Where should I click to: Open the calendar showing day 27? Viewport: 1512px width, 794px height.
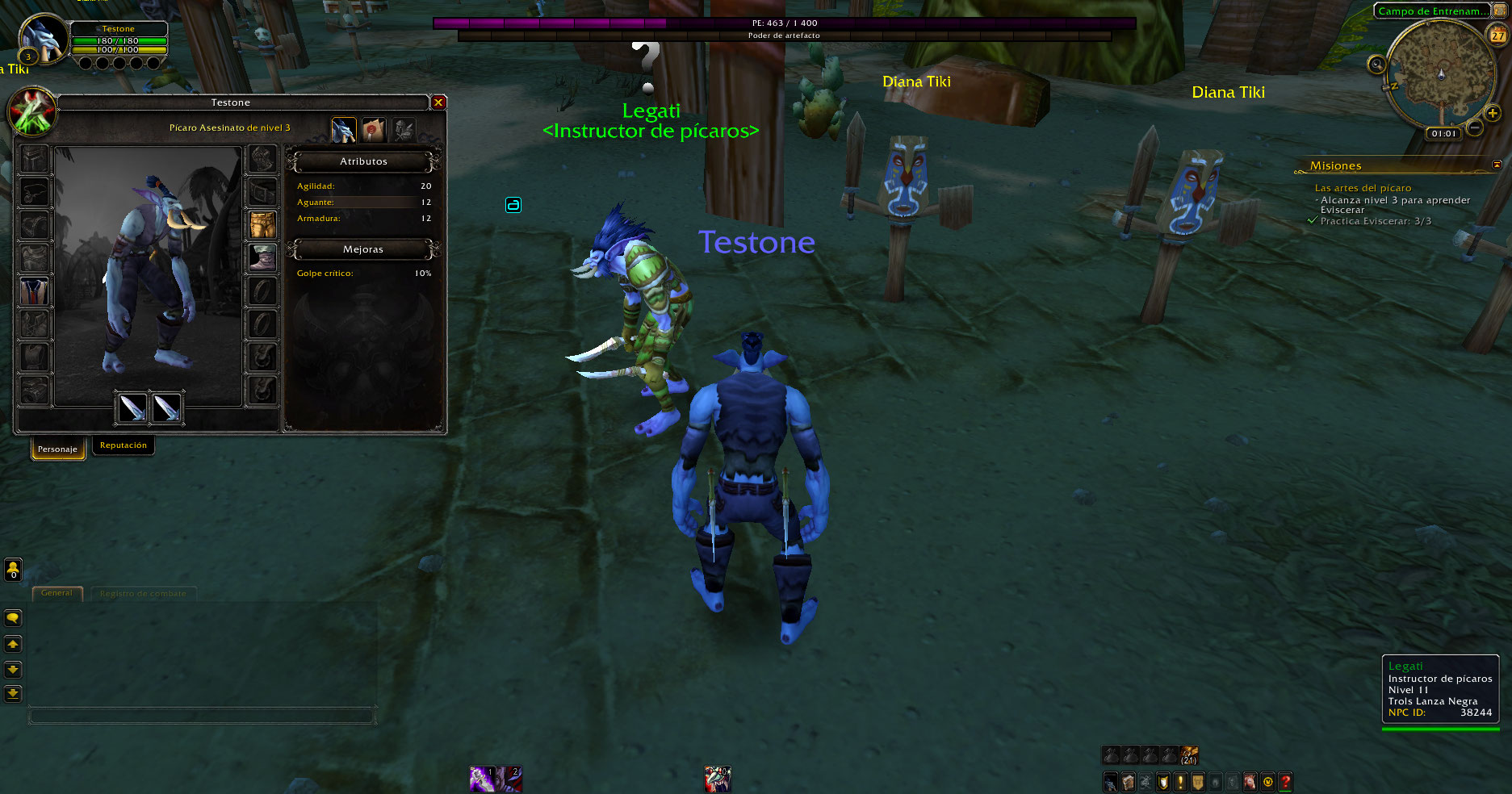pos(1497,36)
